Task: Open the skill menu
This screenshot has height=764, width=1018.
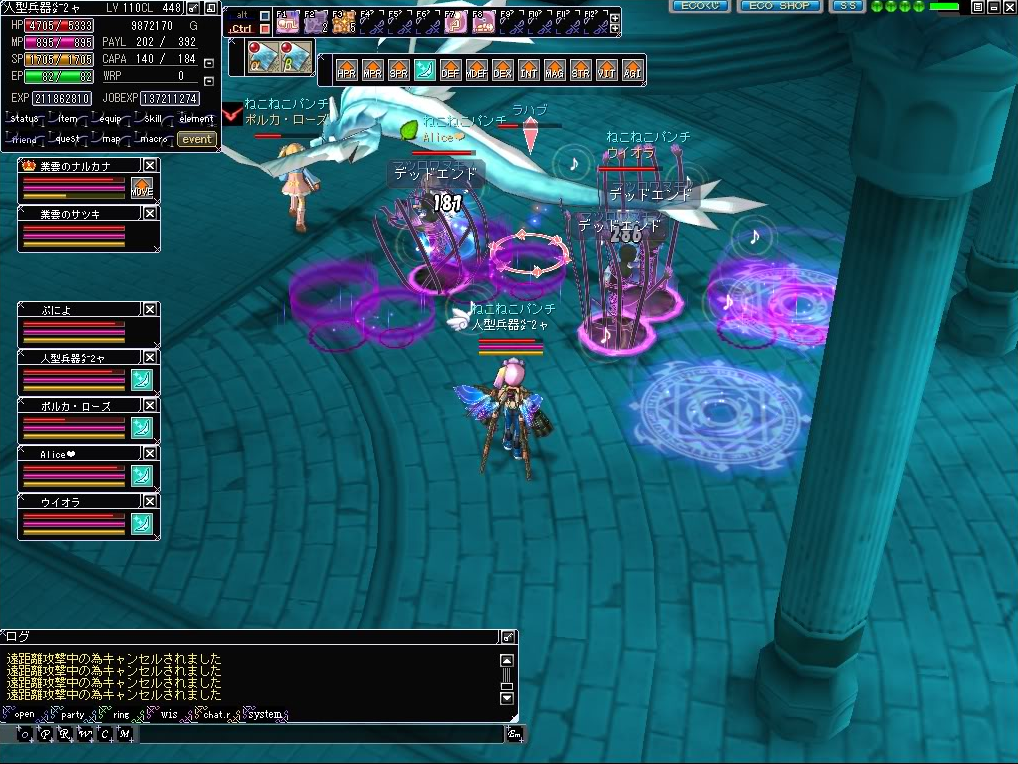Action: [x=152, y=119]
